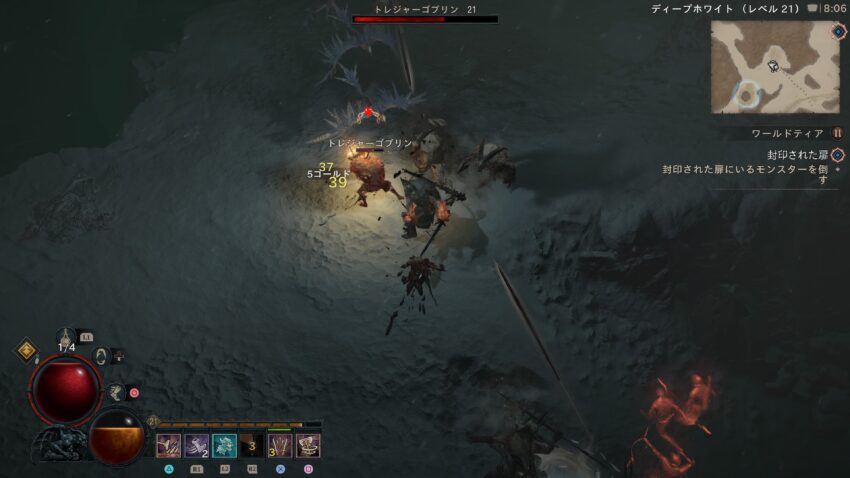Activate the first claw slash skill
850x478 pixels.
168,445
